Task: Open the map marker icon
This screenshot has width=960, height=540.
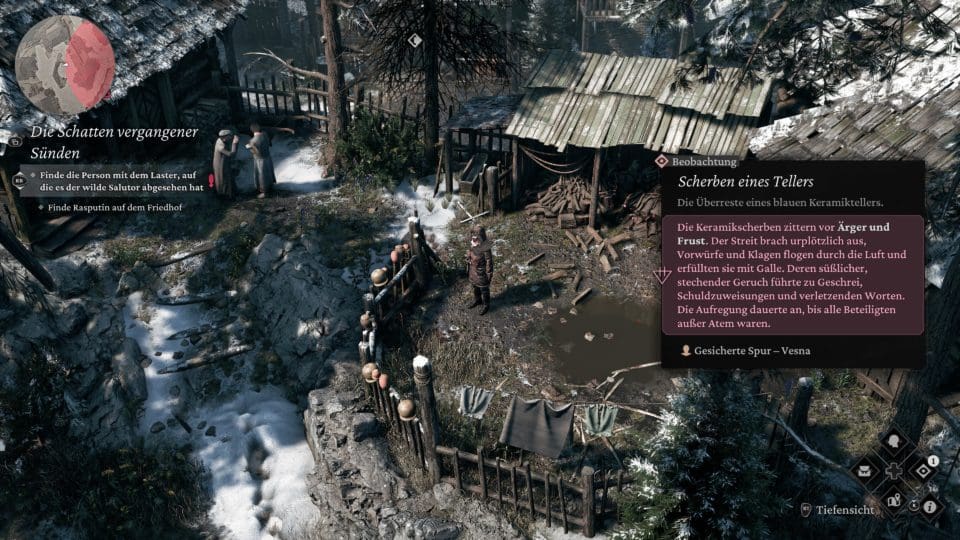Action: click(x=893, y=499)
